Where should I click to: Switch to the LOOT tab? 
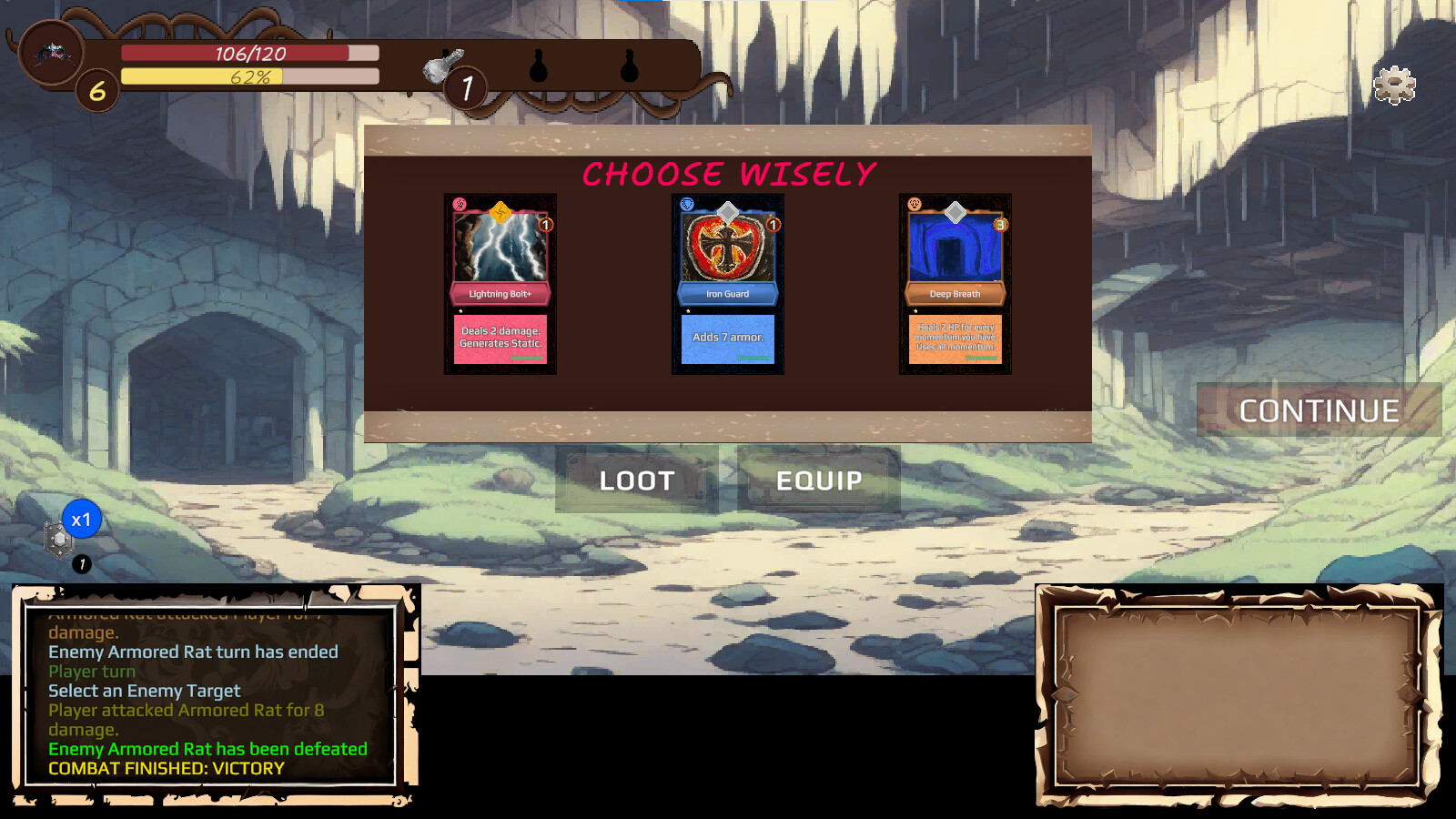(x=635, y=480)
